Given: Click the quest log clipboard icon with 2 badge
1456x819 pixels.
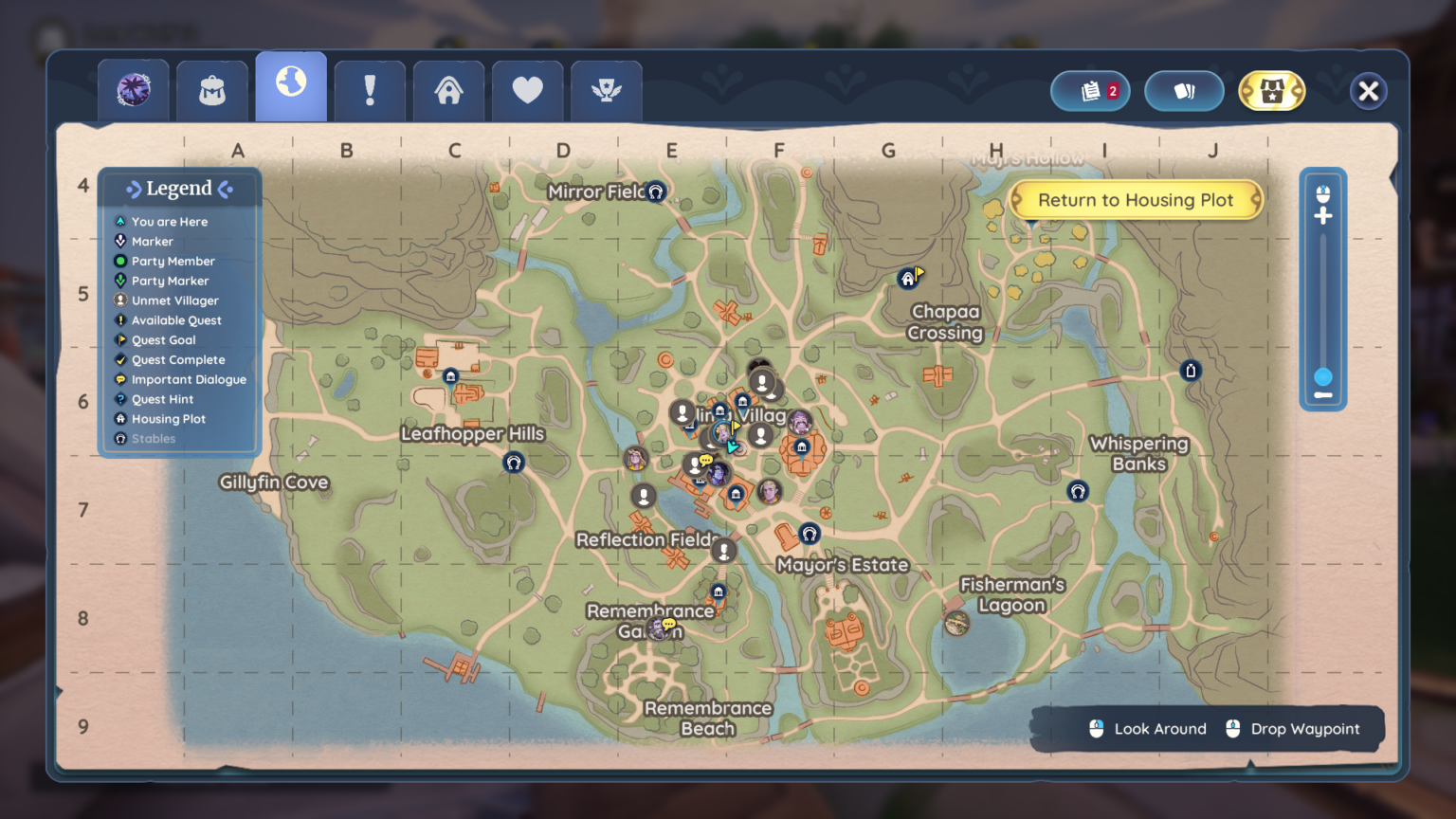Looking at the screenshot, I should coord(1089,91).
